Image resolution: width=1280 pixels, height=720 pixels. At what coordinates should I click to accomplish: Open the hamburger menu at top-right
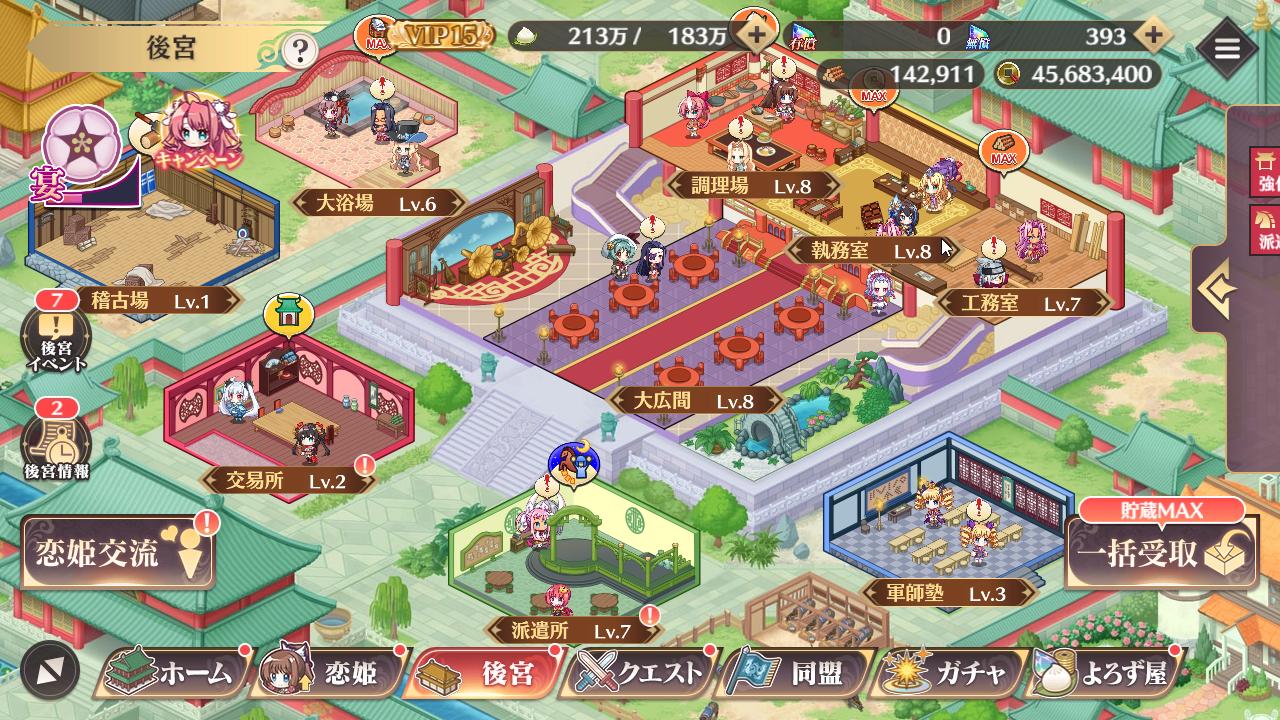1229,47
